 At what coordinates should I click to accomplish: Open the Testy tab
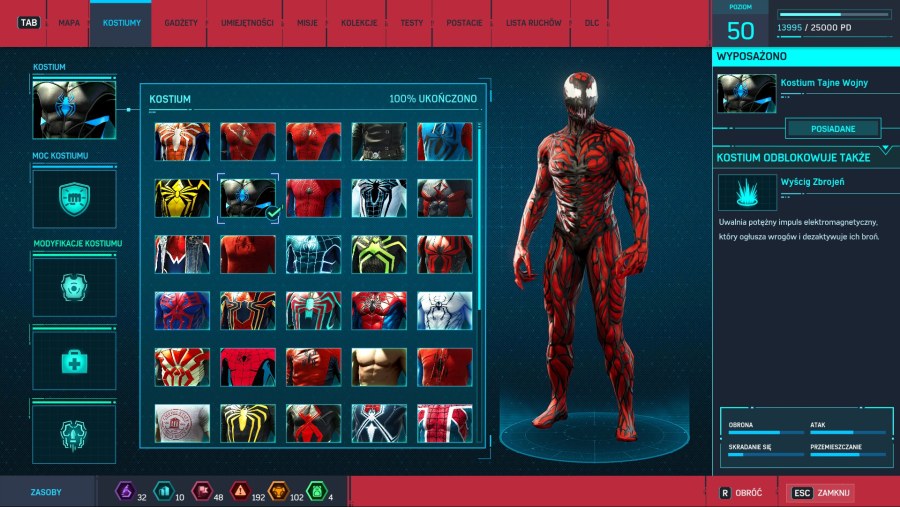(411, 22)
